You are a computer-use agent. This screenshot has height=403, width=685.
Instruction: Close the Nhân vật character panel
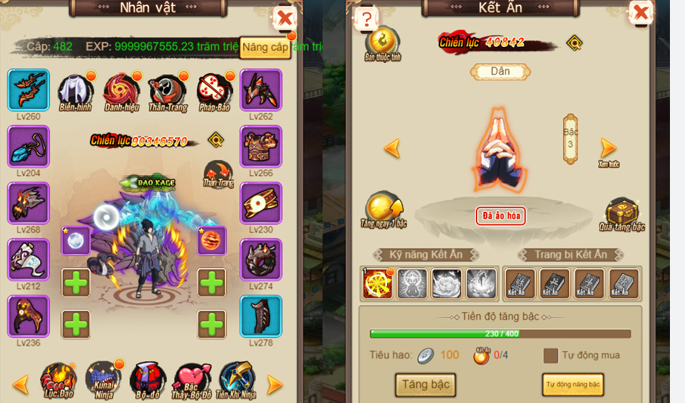click(285, 18)
